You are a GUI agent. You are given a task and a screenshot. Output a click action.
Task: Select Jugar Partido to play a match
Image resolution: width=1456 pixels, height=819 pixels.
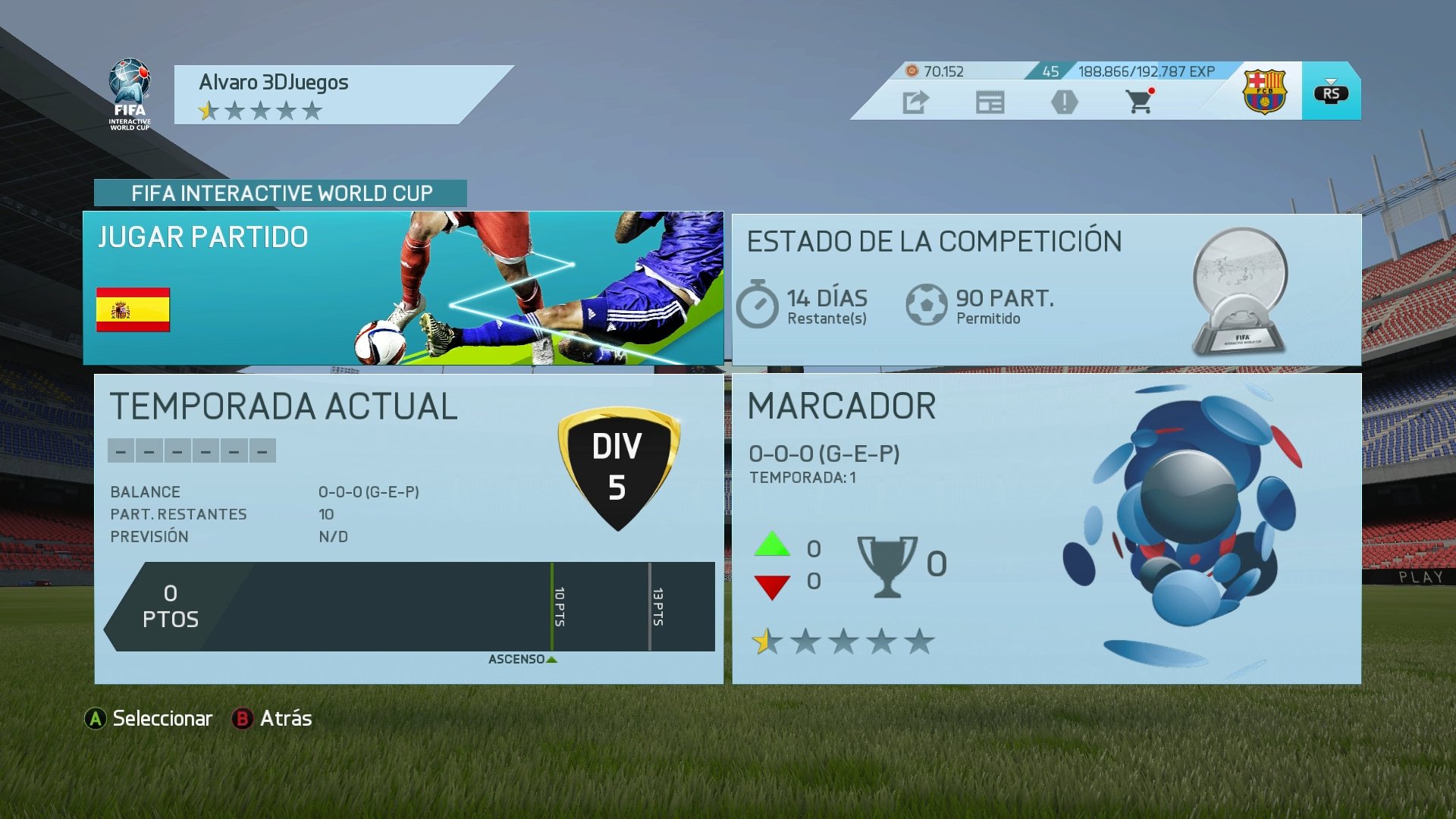pos(203,237)
